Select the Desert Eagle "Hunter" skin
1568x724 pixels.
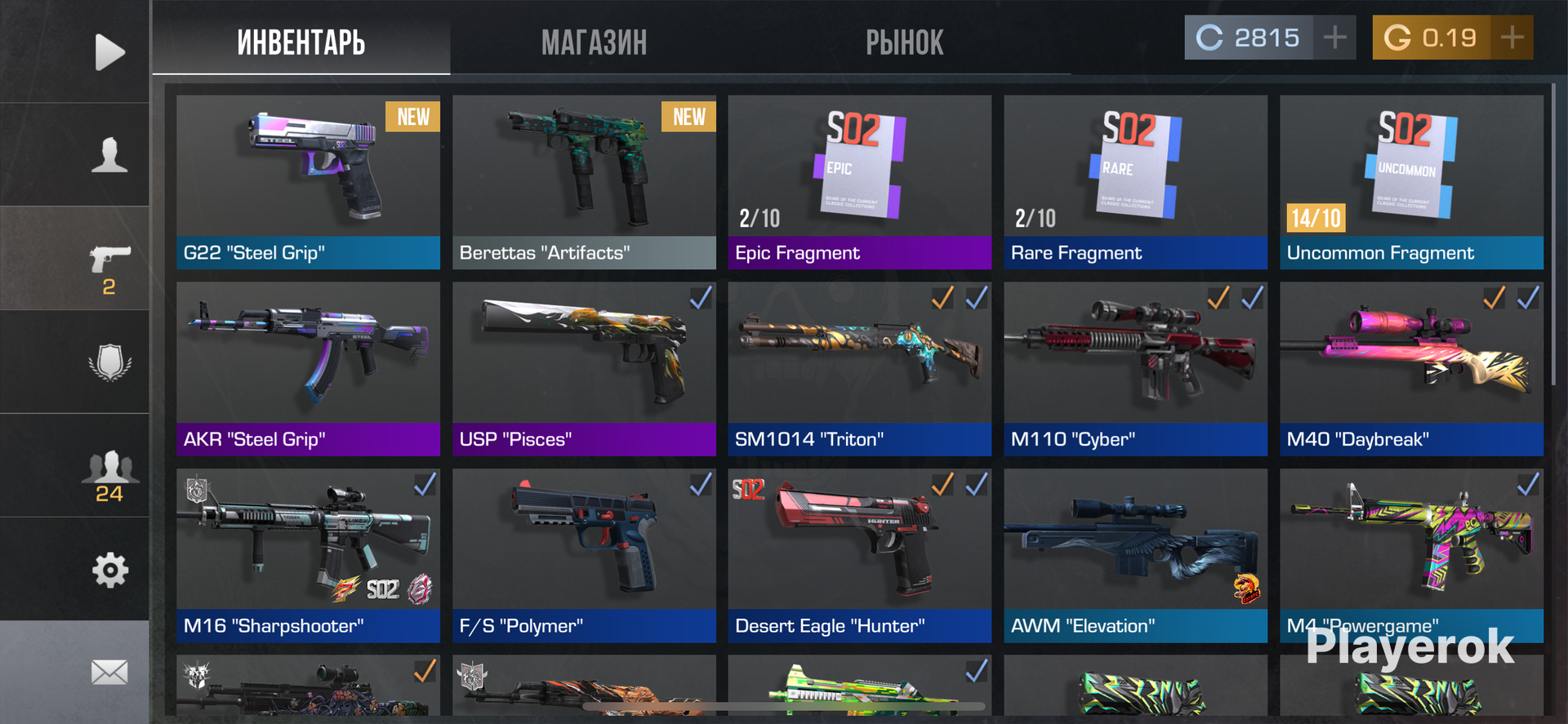click(x=859, y=555)
